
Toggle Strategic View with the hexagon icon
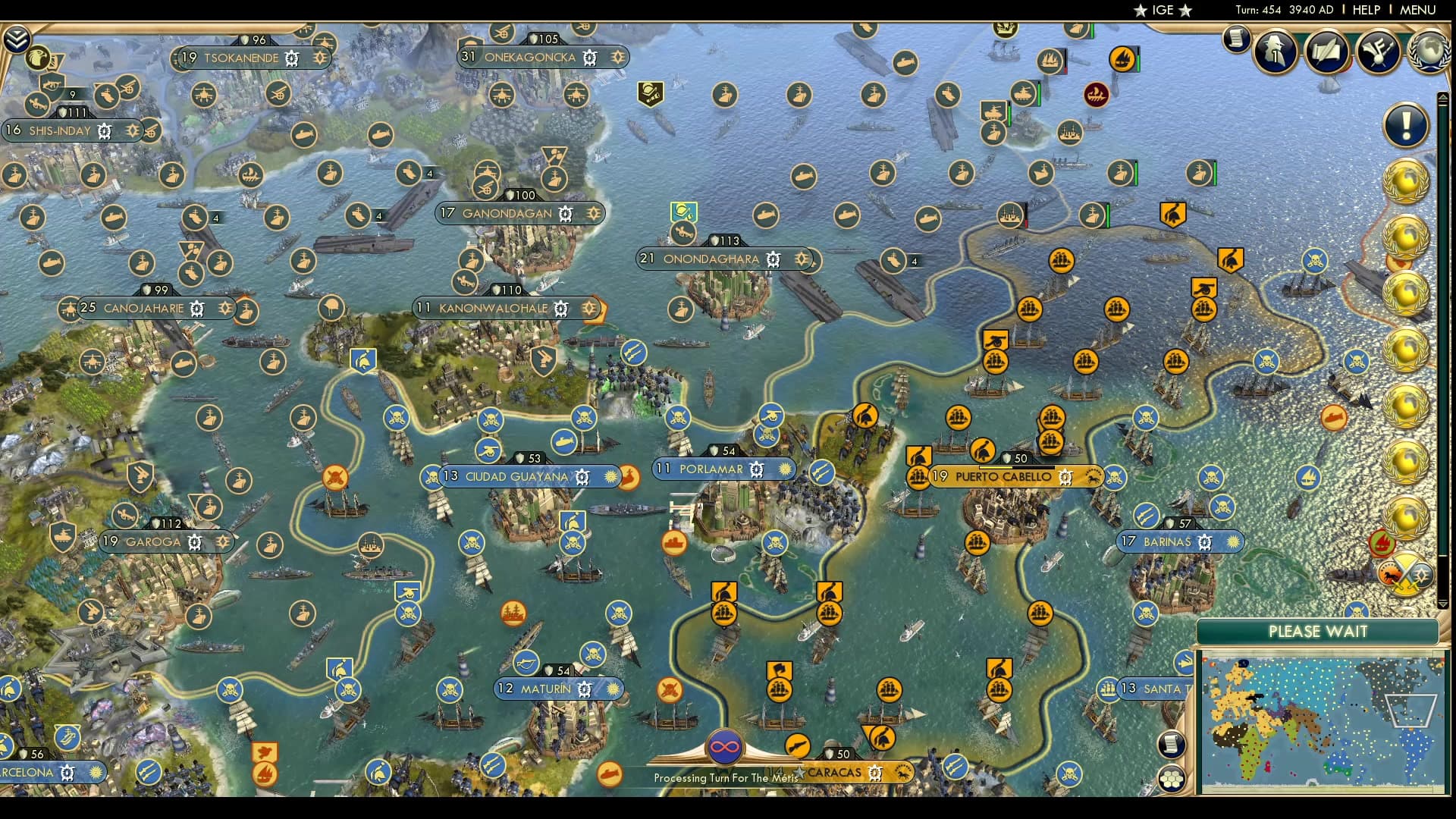(1172, 778)
